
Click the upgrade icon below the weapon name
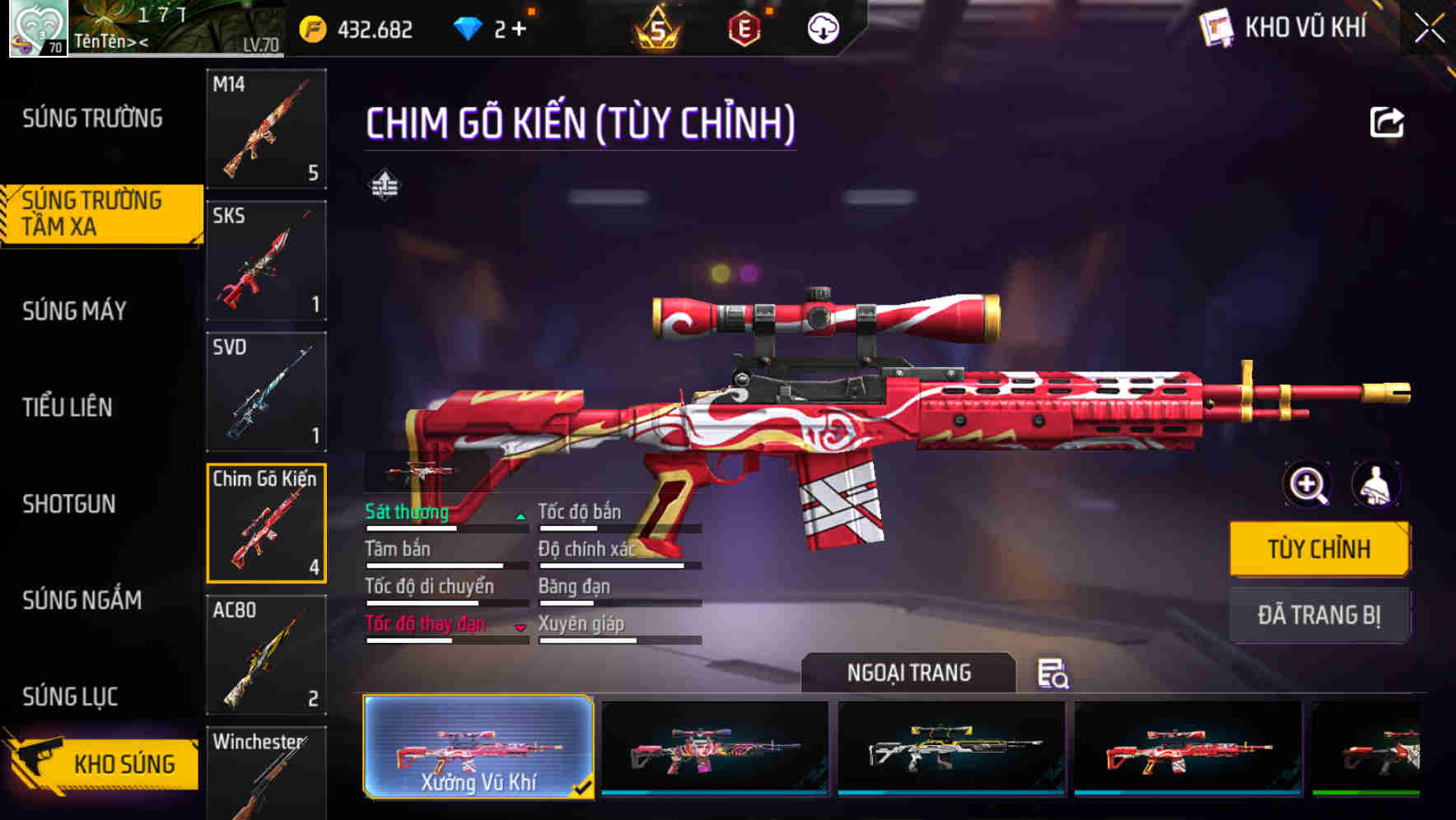[384, 184]
